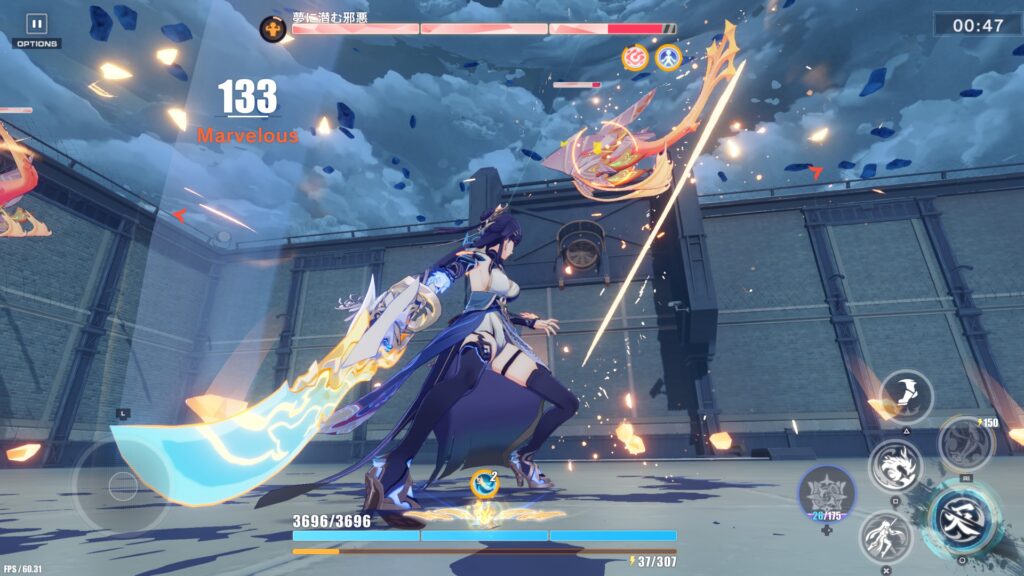This screenshot has height=576, width=1024.
Task: Pause the battle with the pause button
Action: (37, 24)
